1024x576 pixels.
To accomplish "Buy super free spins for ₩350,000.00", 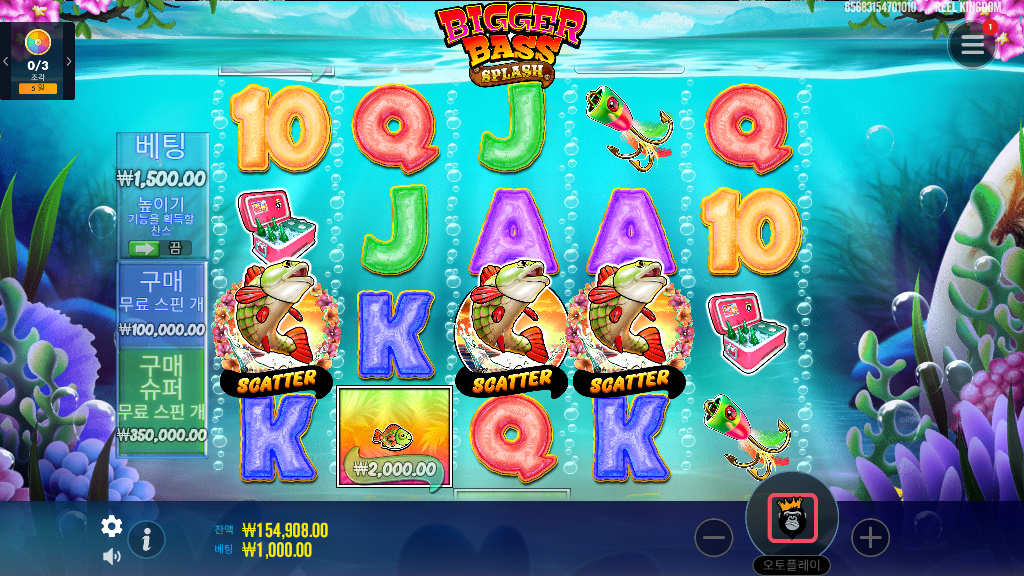I will pyautogui.click(x=162, y=398).
